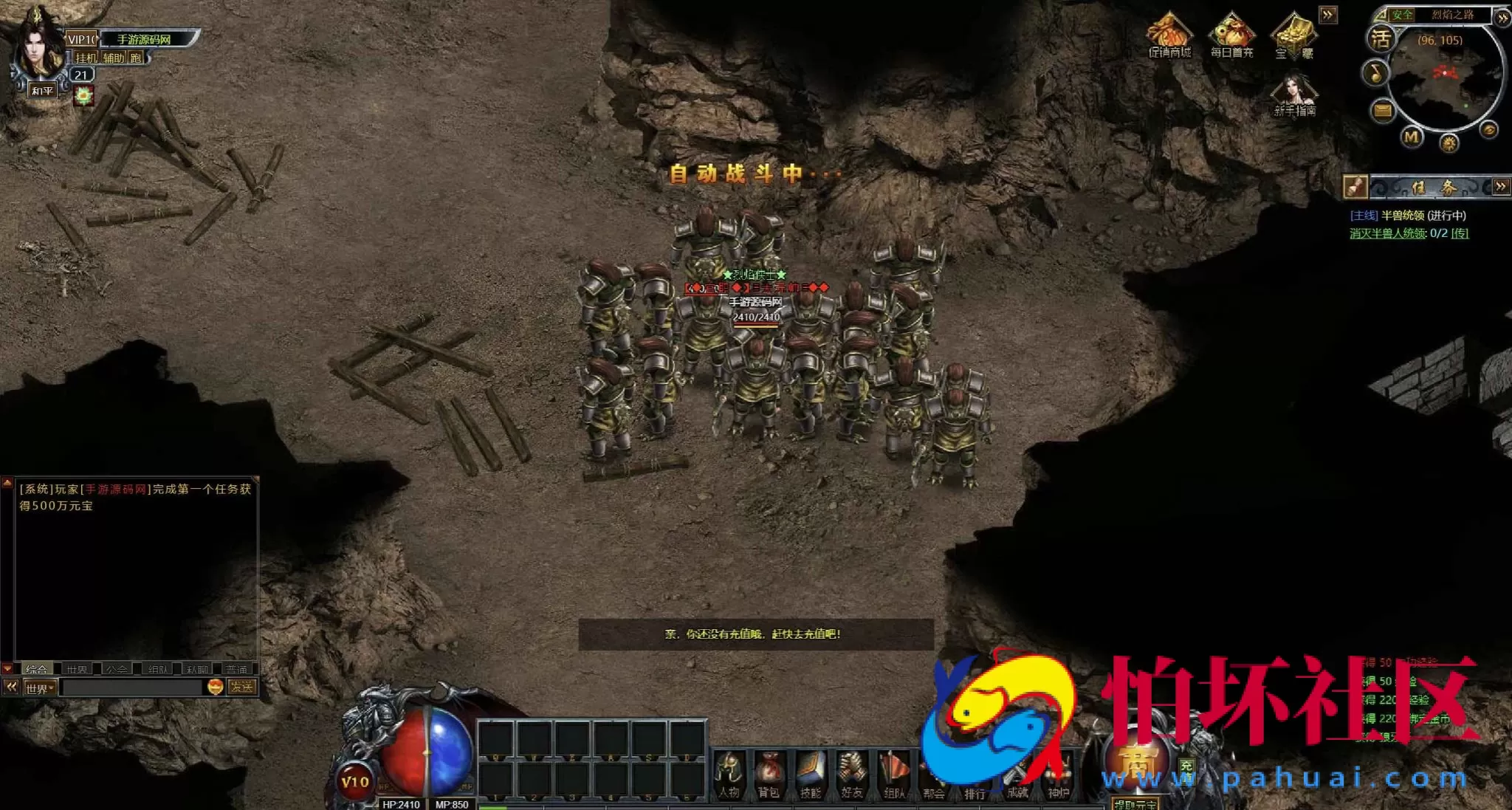Open the 组队 team panel

click(893, 775)
